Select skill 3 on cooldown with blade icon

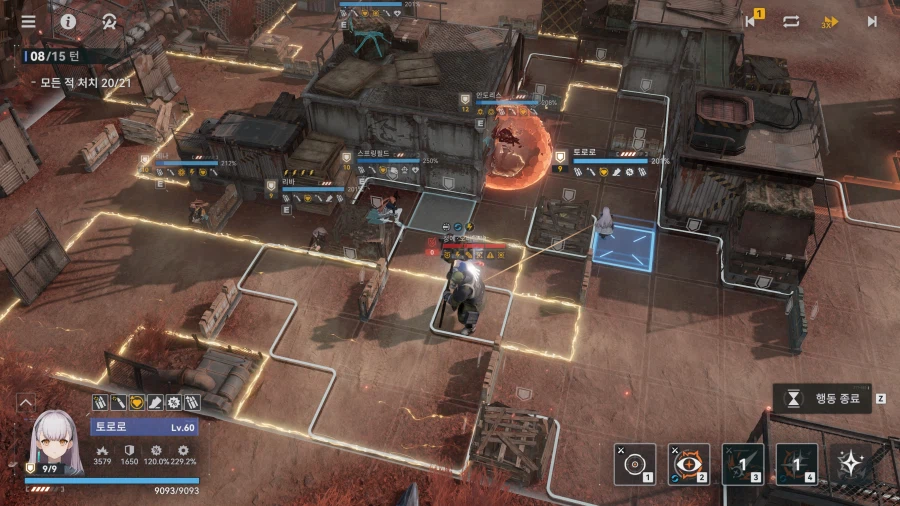point(743,464)
